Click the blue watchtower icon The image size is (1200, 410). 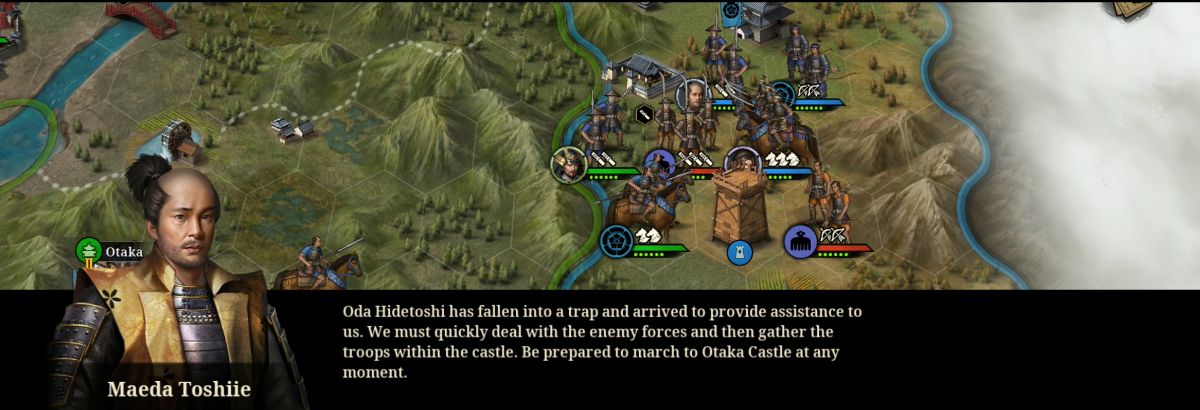click(x=740, y=251)
